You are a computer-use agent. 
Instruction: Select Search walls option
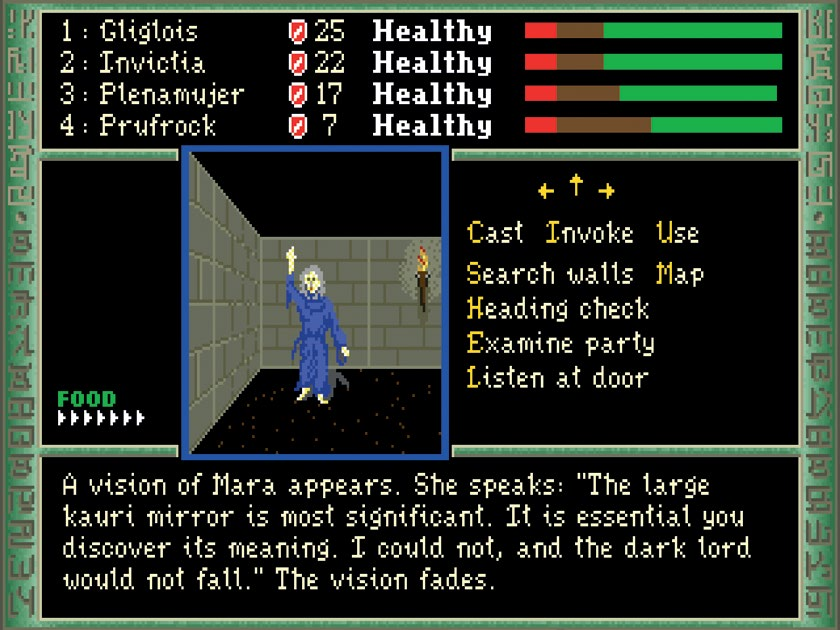(550, 274)
